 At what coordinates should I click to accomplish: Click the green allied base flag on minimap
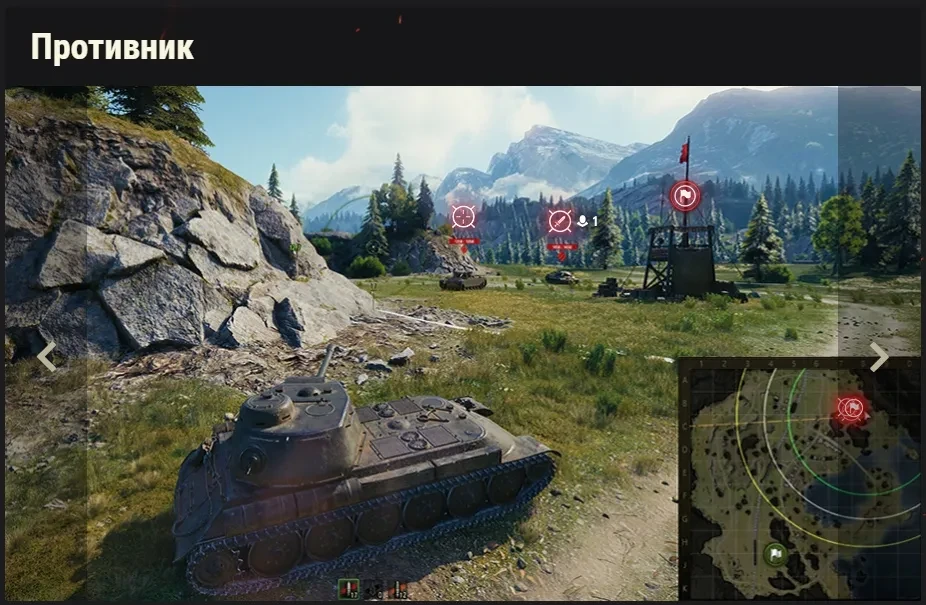click(x=775, y=554)
